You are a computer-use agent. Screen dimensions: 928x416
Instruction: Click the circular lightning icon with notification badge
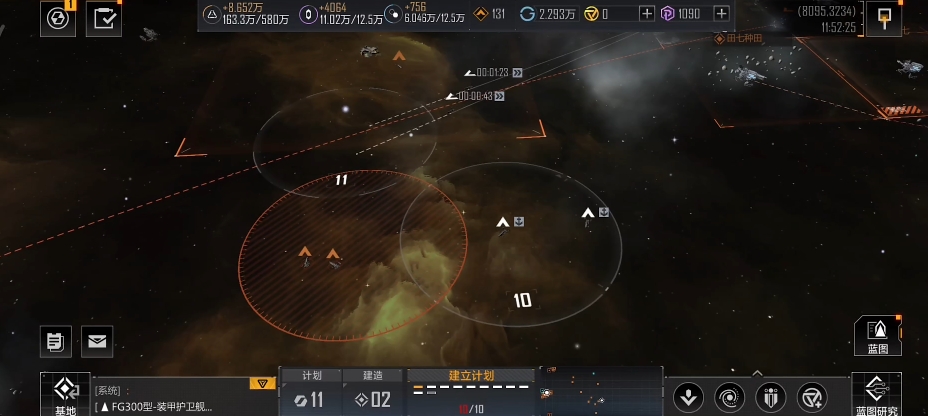point(57,18)
